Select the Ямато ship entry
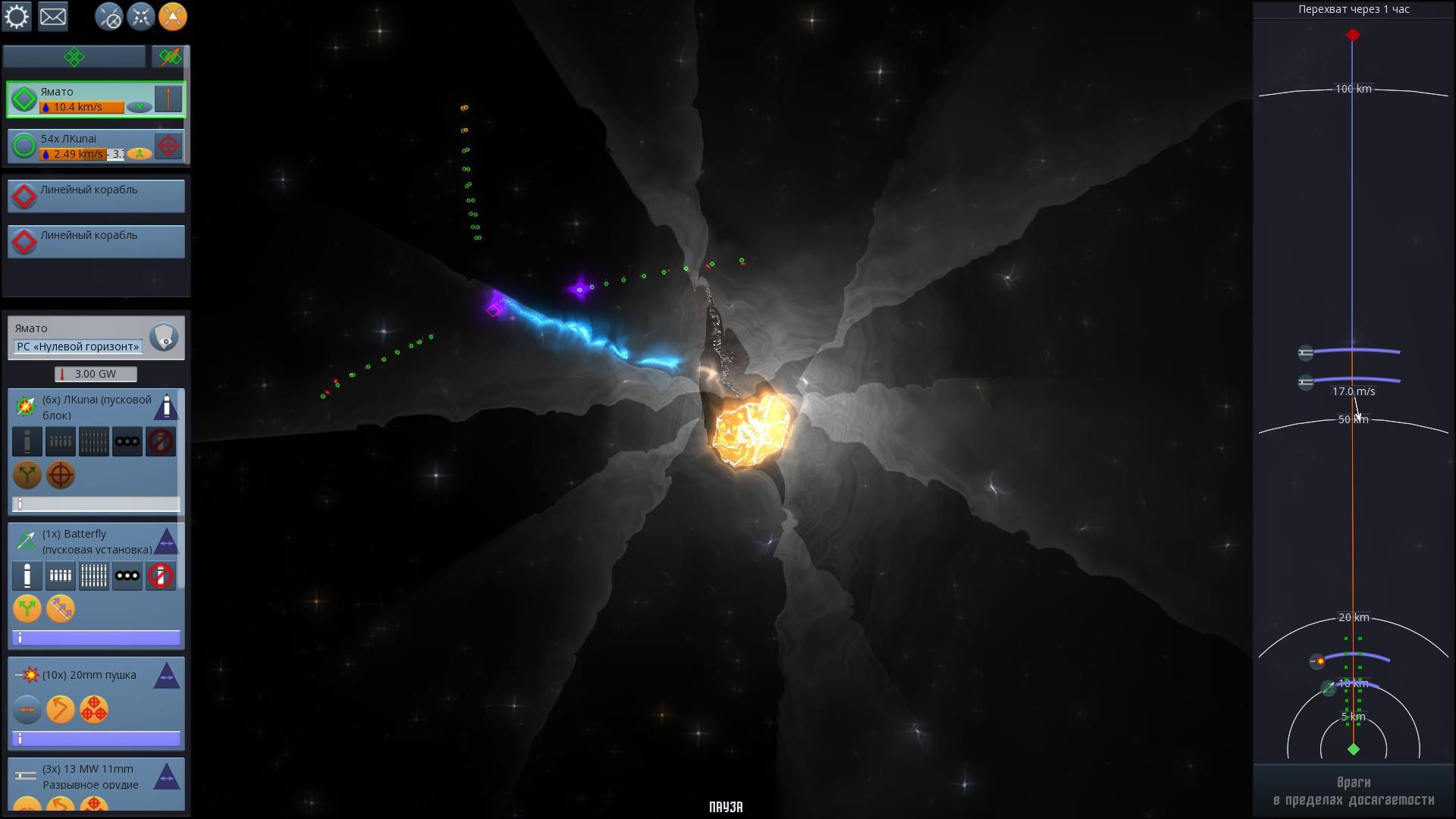Viewport: 1456px width, 819px height. pyautogui.click(x=83, y=99)
